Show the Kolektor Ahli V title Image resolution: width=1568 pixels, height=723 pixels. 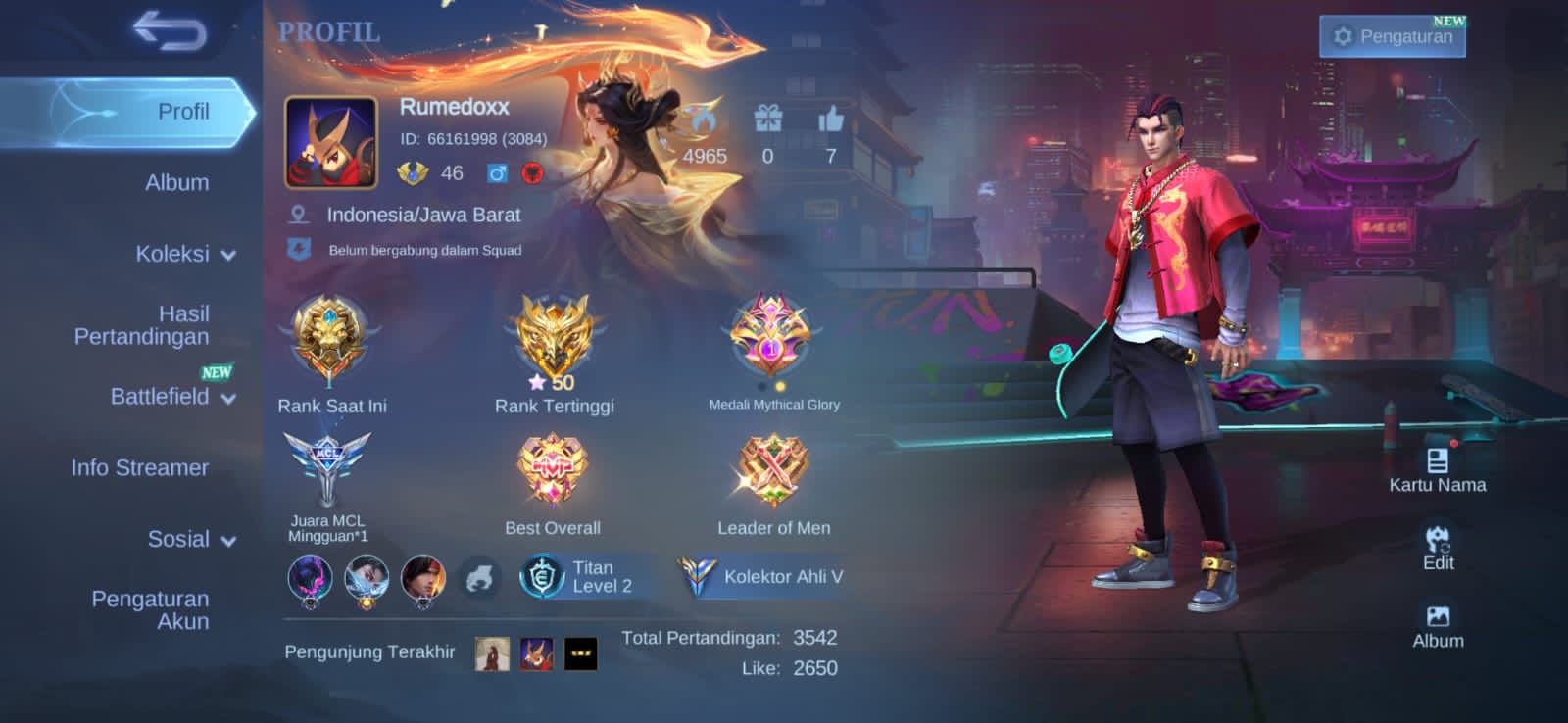[x=761, y=577]
